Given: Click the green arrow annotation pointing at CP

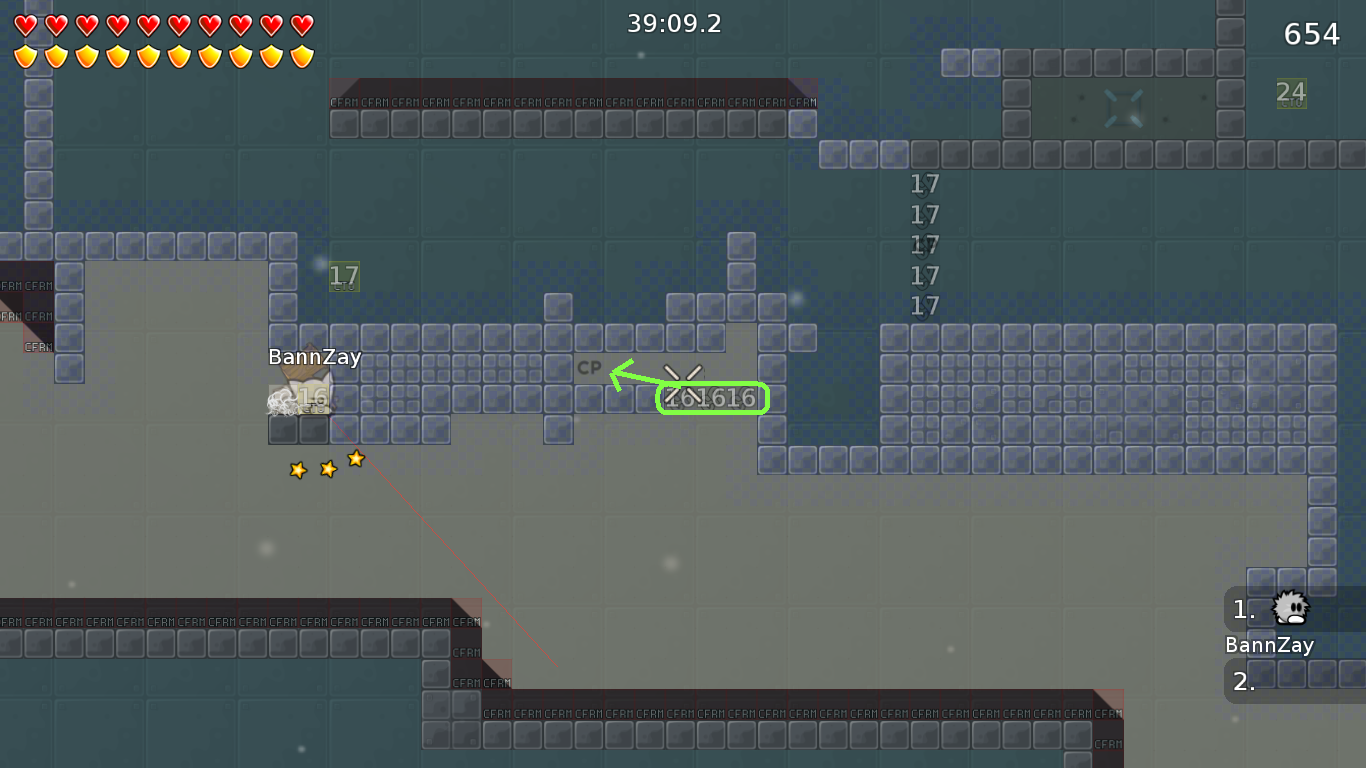Looking at the screenshot, I should click(624, 375).
